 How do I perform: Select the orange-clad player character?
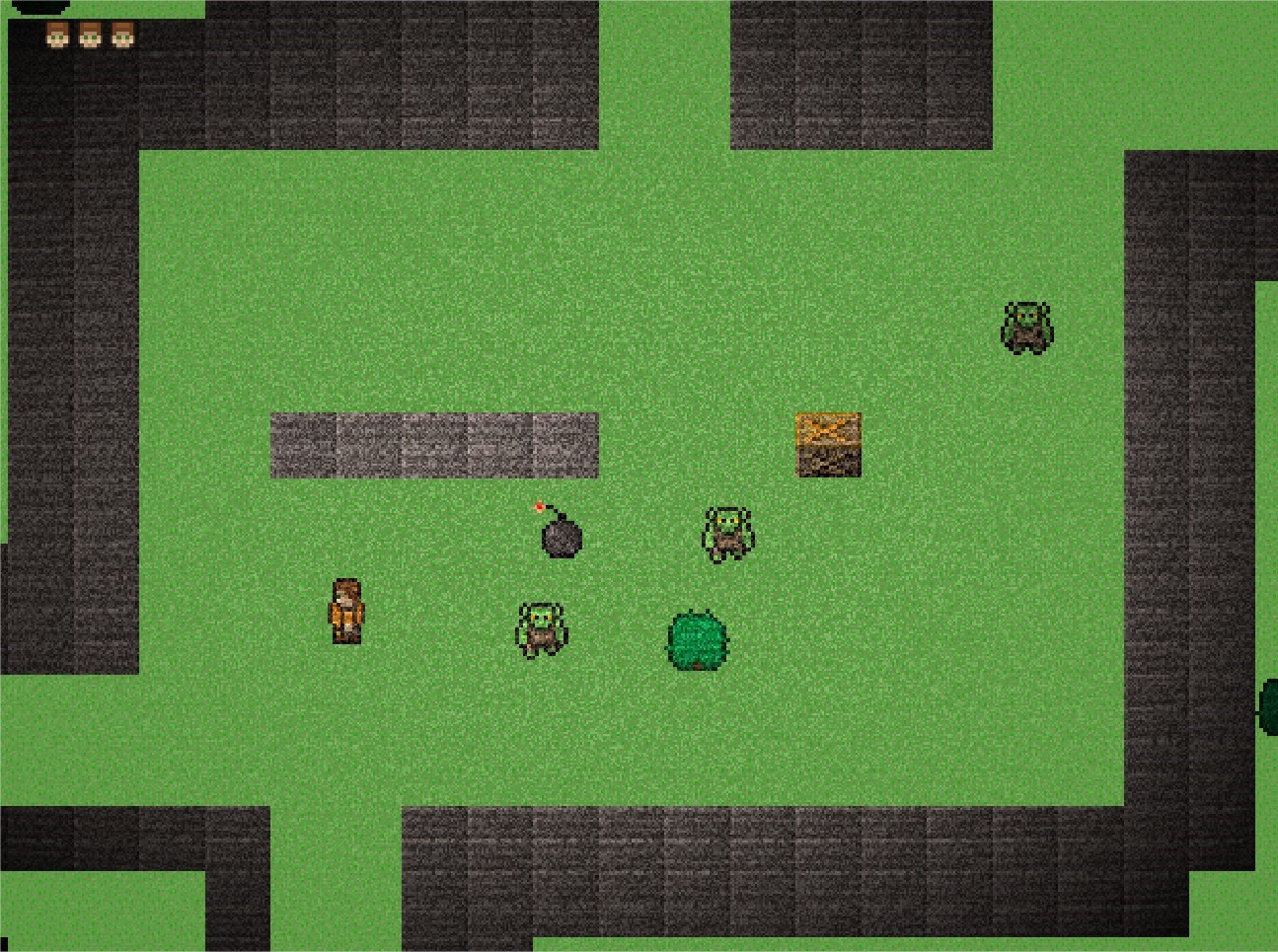click(x=347, y=612)
